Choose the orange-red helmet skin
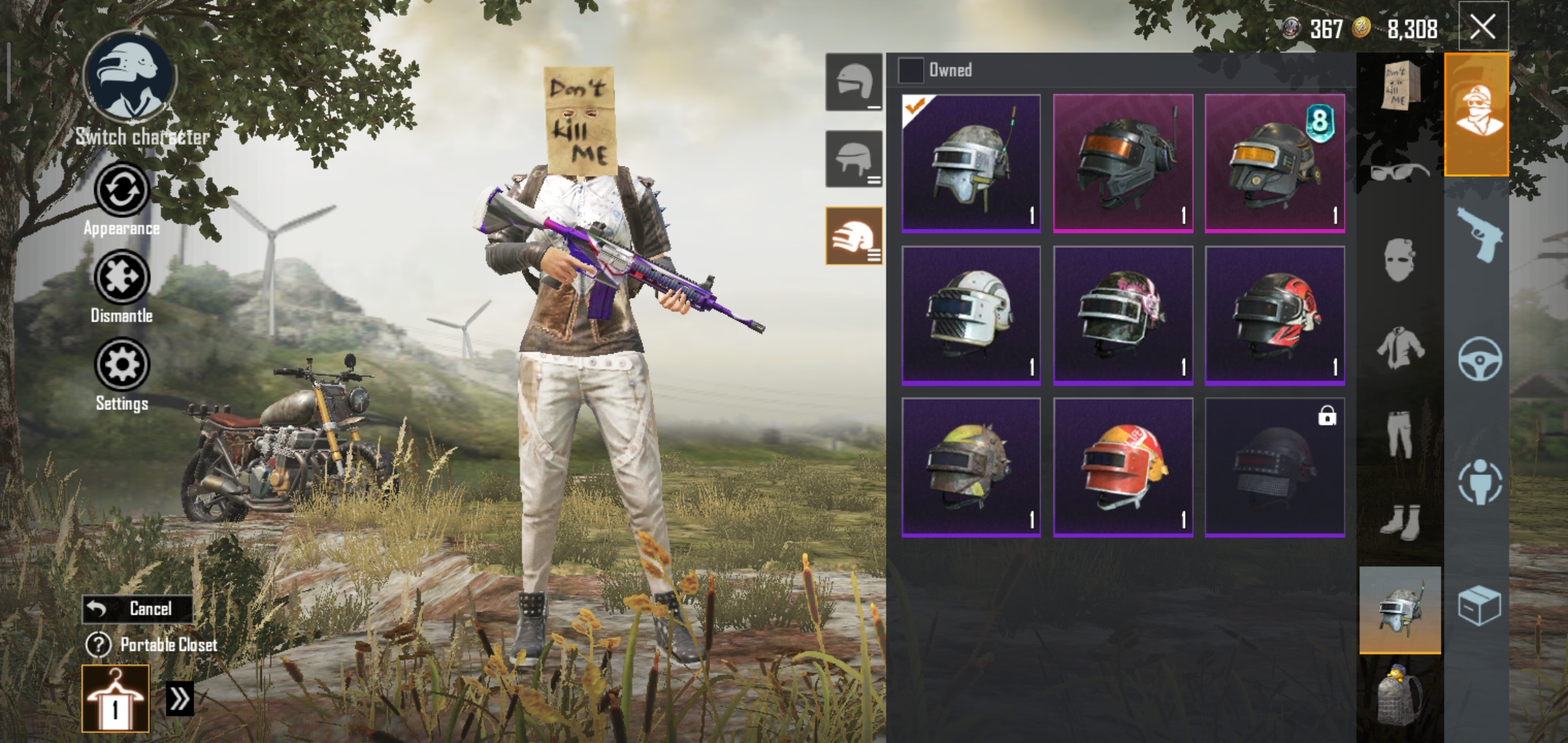This screenshot has width=1568, height=743. click(1123, 466)
